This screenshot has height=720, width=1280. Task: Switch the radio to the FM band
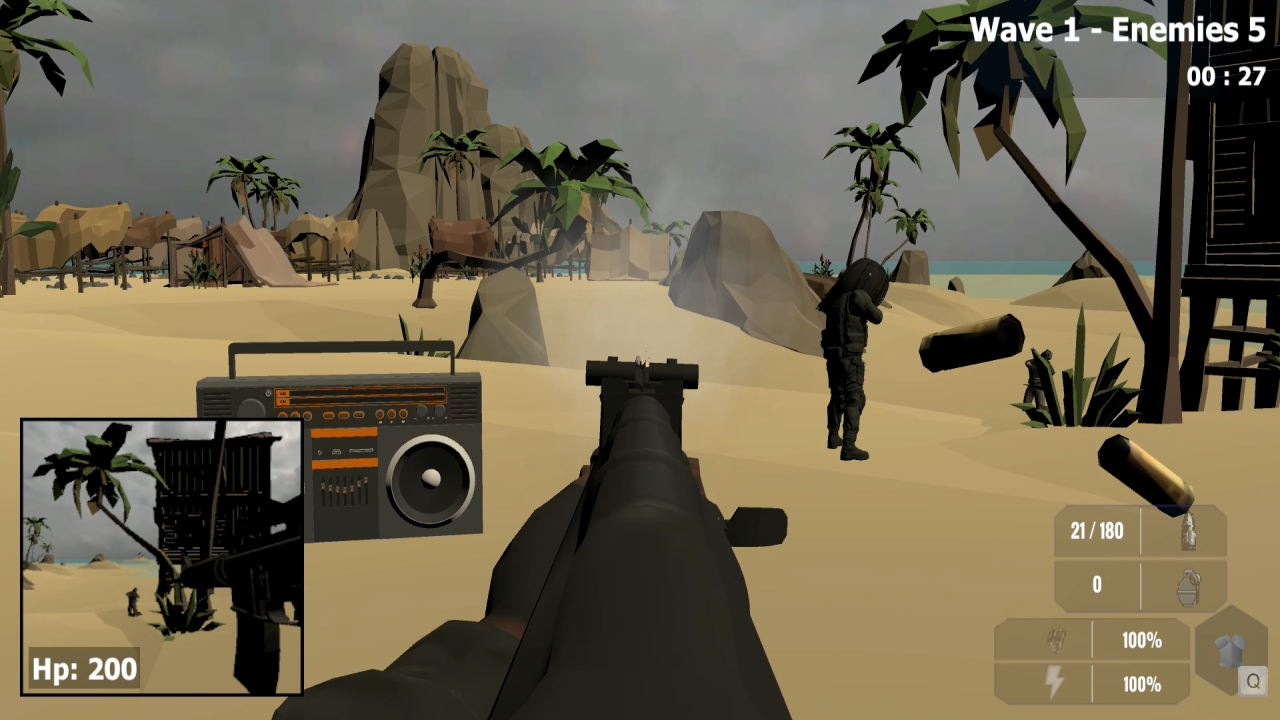[x=284, y=401]
